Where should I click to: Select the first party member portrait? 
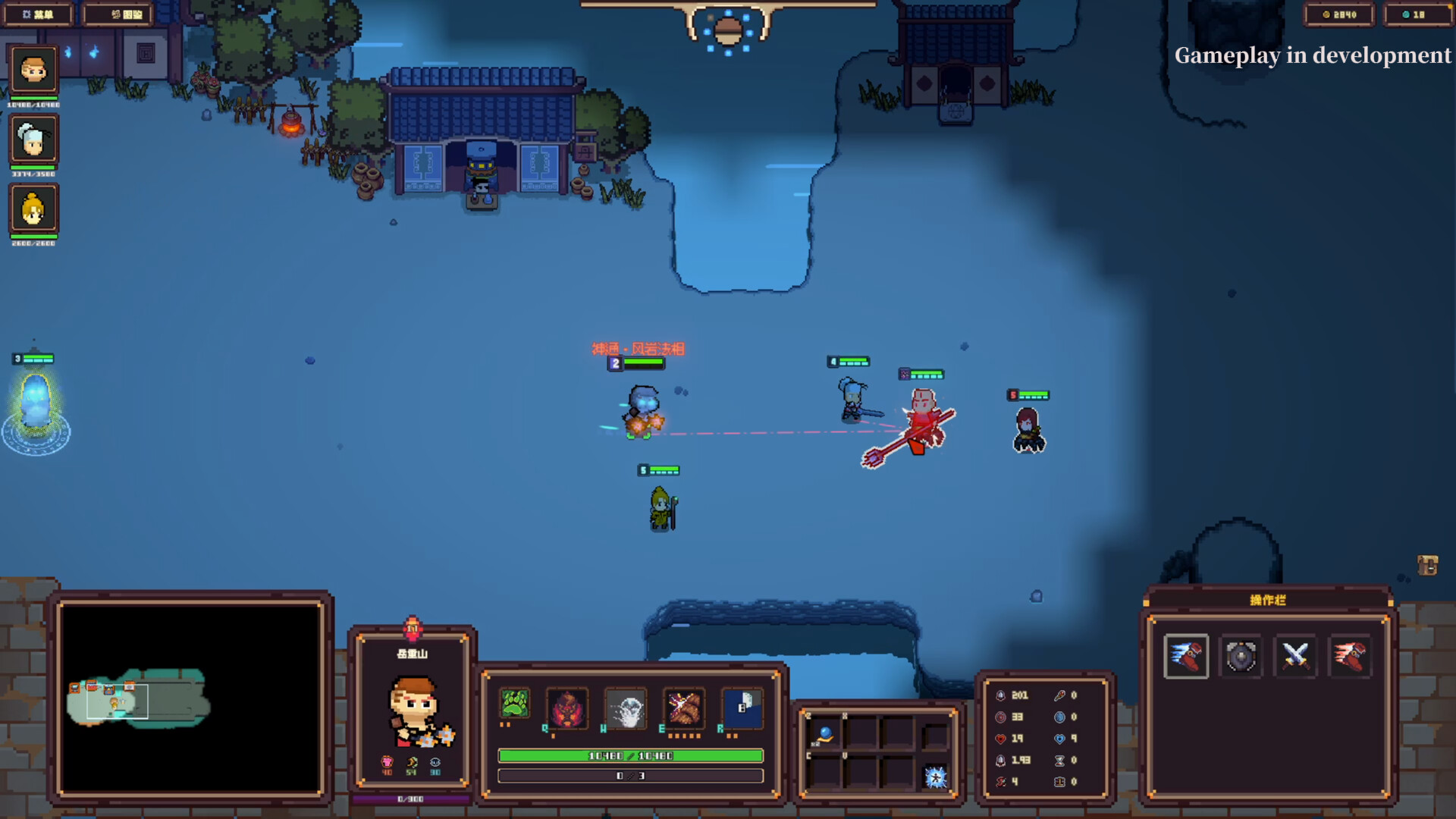click(x=34, y=70)
